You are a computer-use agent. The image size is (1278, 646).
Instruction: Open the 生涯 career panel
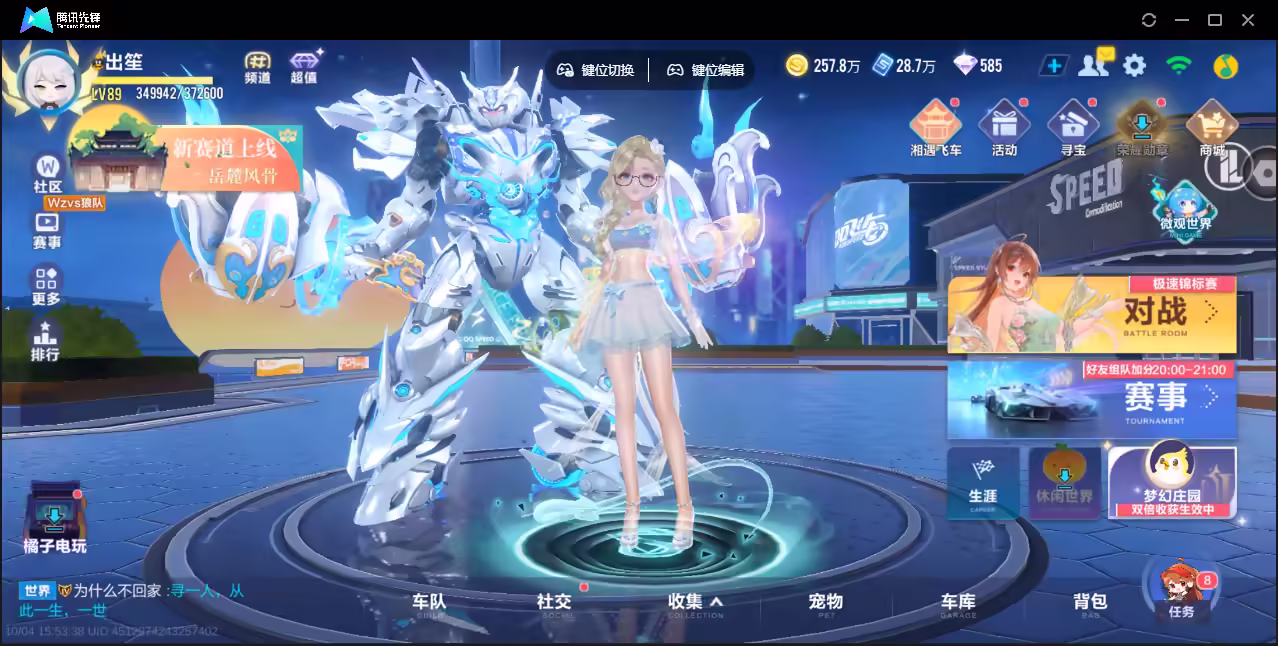pos(982,483)
